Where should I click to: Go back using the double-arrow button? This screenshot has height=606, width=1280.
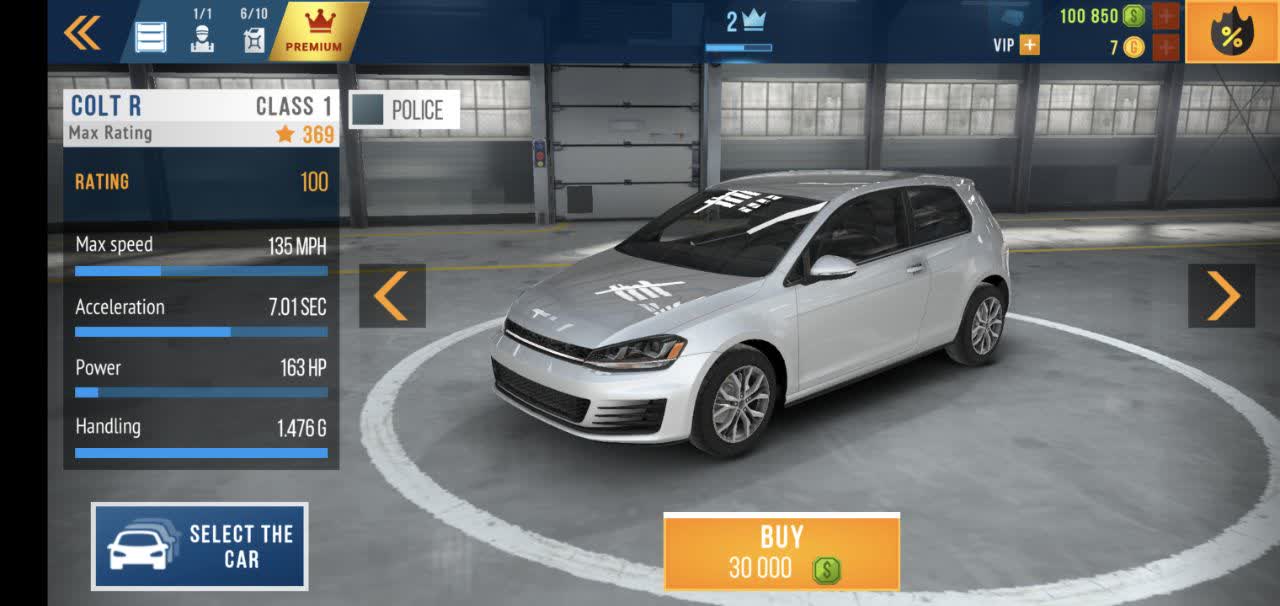pos(82,33)
